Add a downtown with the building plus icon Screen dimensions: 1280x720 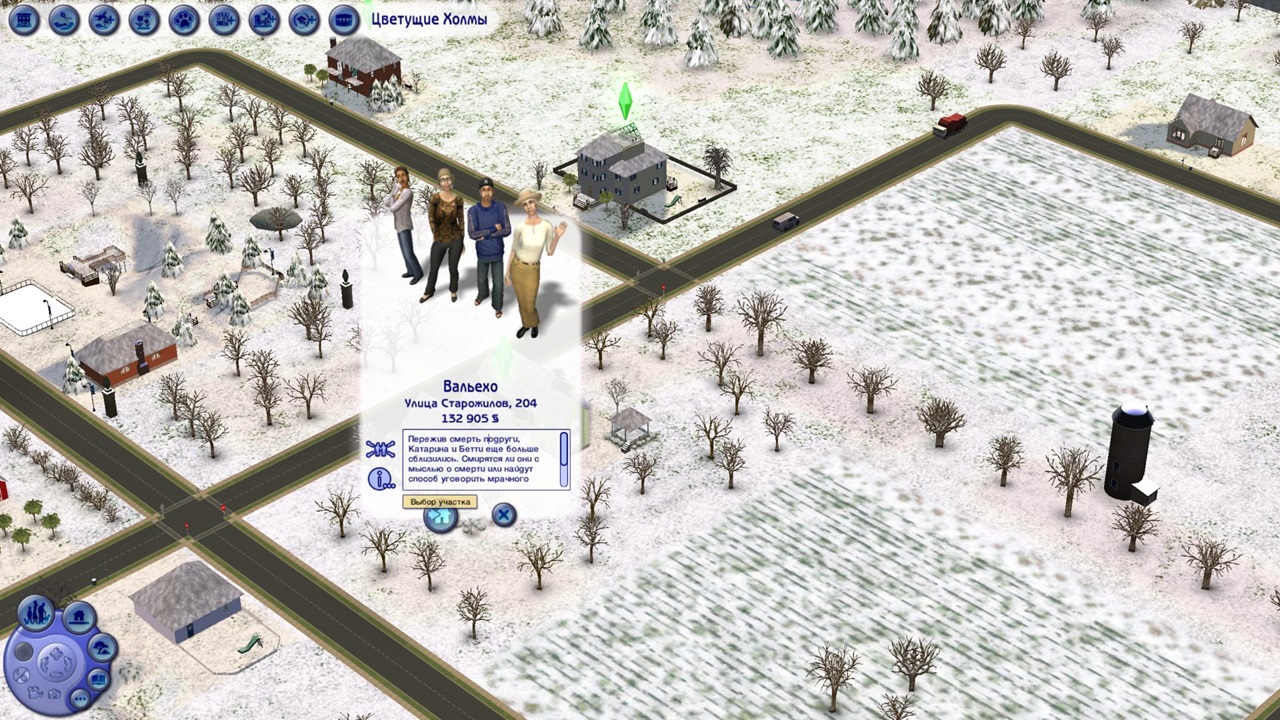coord(224,20)
